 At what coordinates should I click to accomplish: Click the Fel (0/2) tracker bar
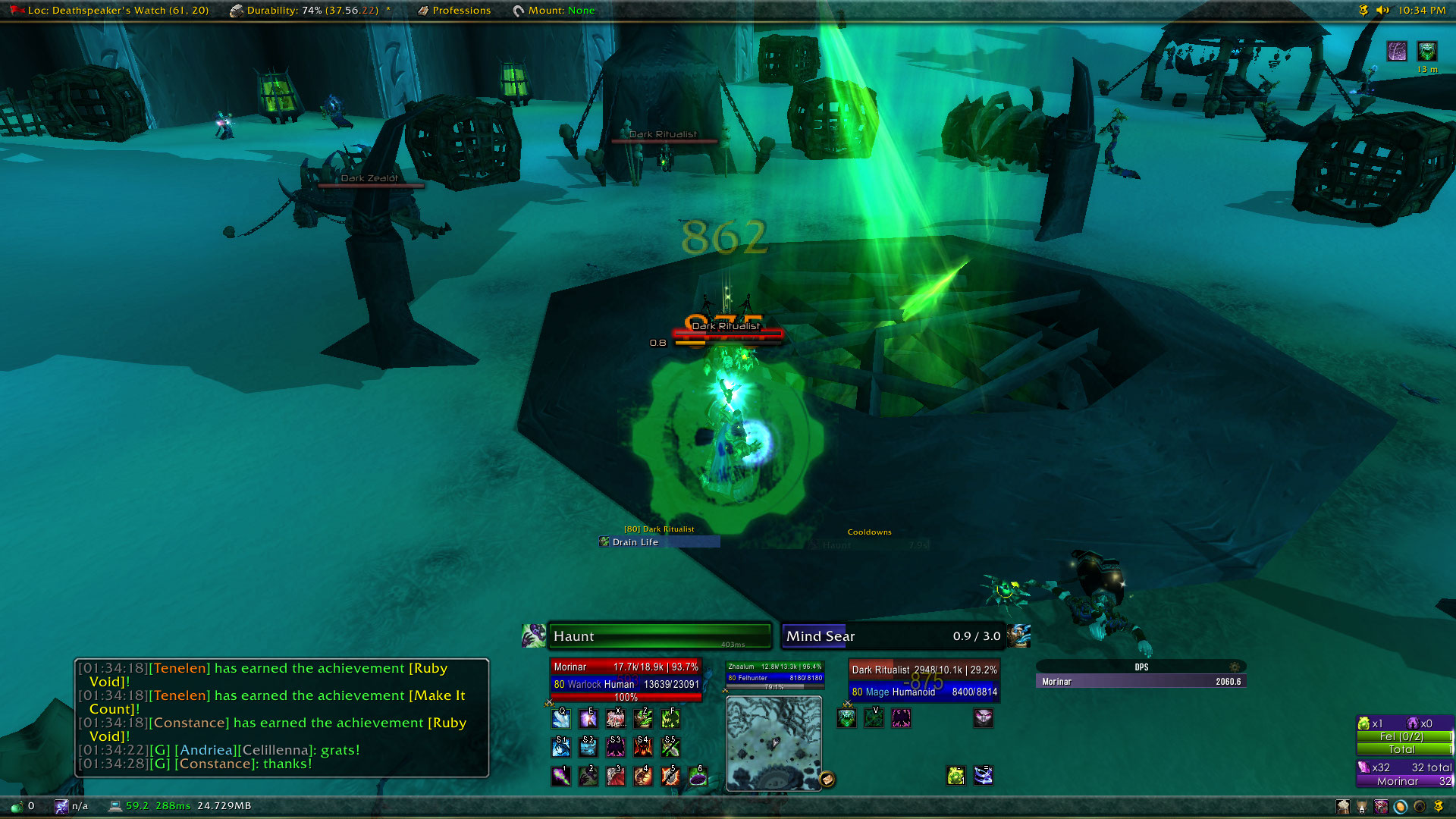click(x=1404, y=736)
